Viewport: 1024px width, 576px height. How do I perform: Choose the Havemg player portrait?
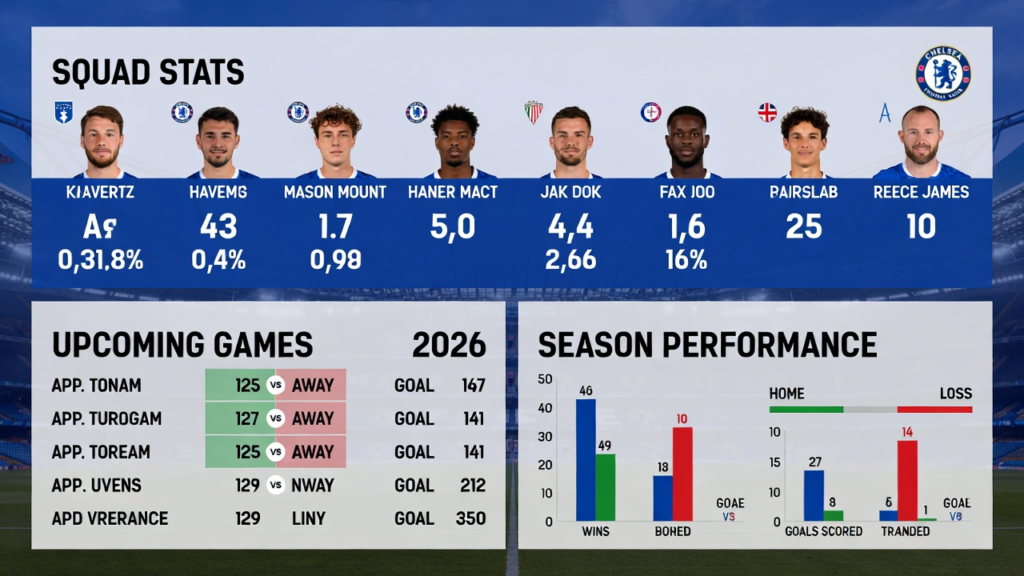(218, 142)
